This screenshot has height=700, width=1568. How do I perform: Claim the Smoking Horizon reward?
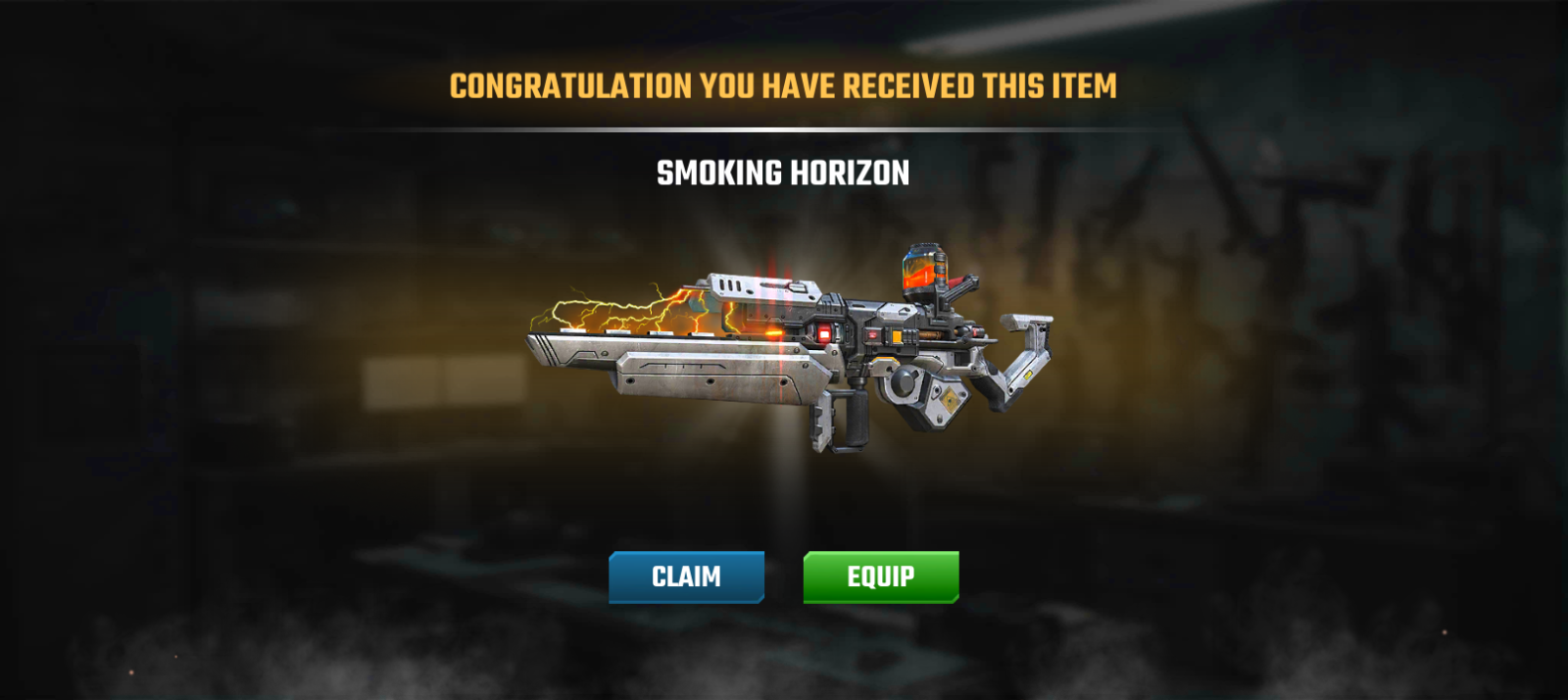tap(686, 576)
